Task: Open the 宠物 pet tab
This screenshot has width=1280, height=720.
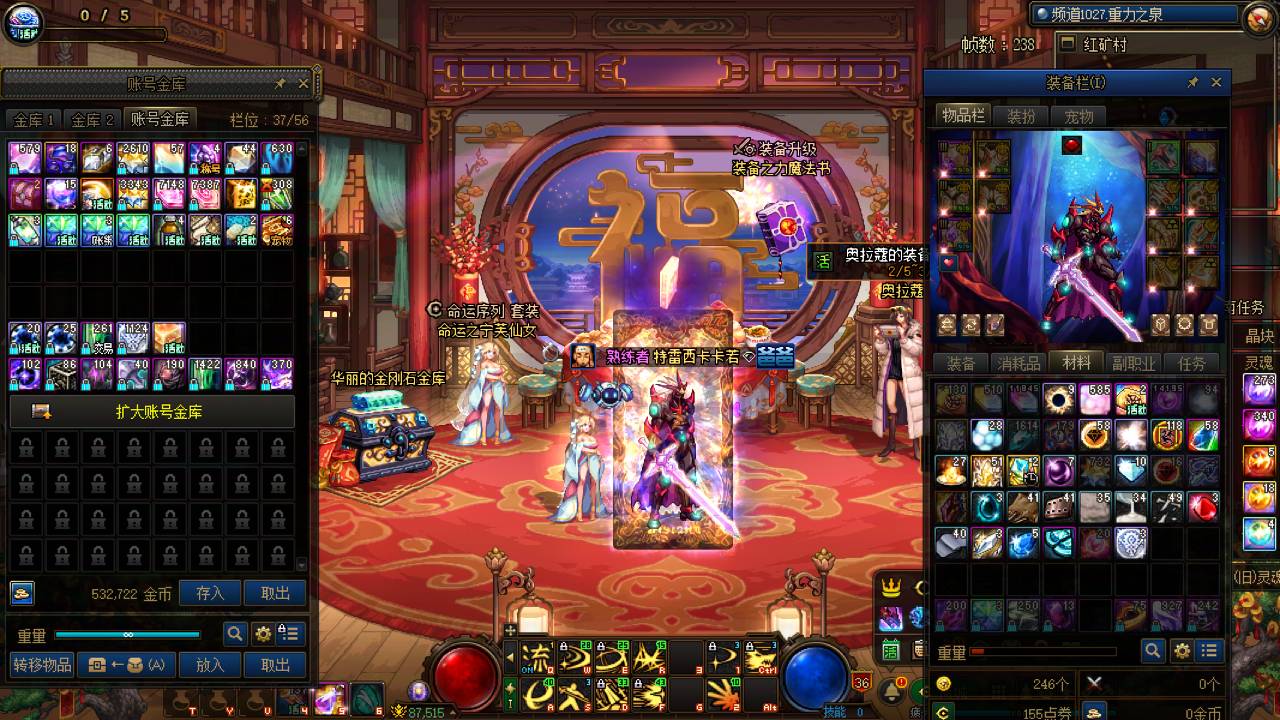Action: click(x=1078, y=116)
